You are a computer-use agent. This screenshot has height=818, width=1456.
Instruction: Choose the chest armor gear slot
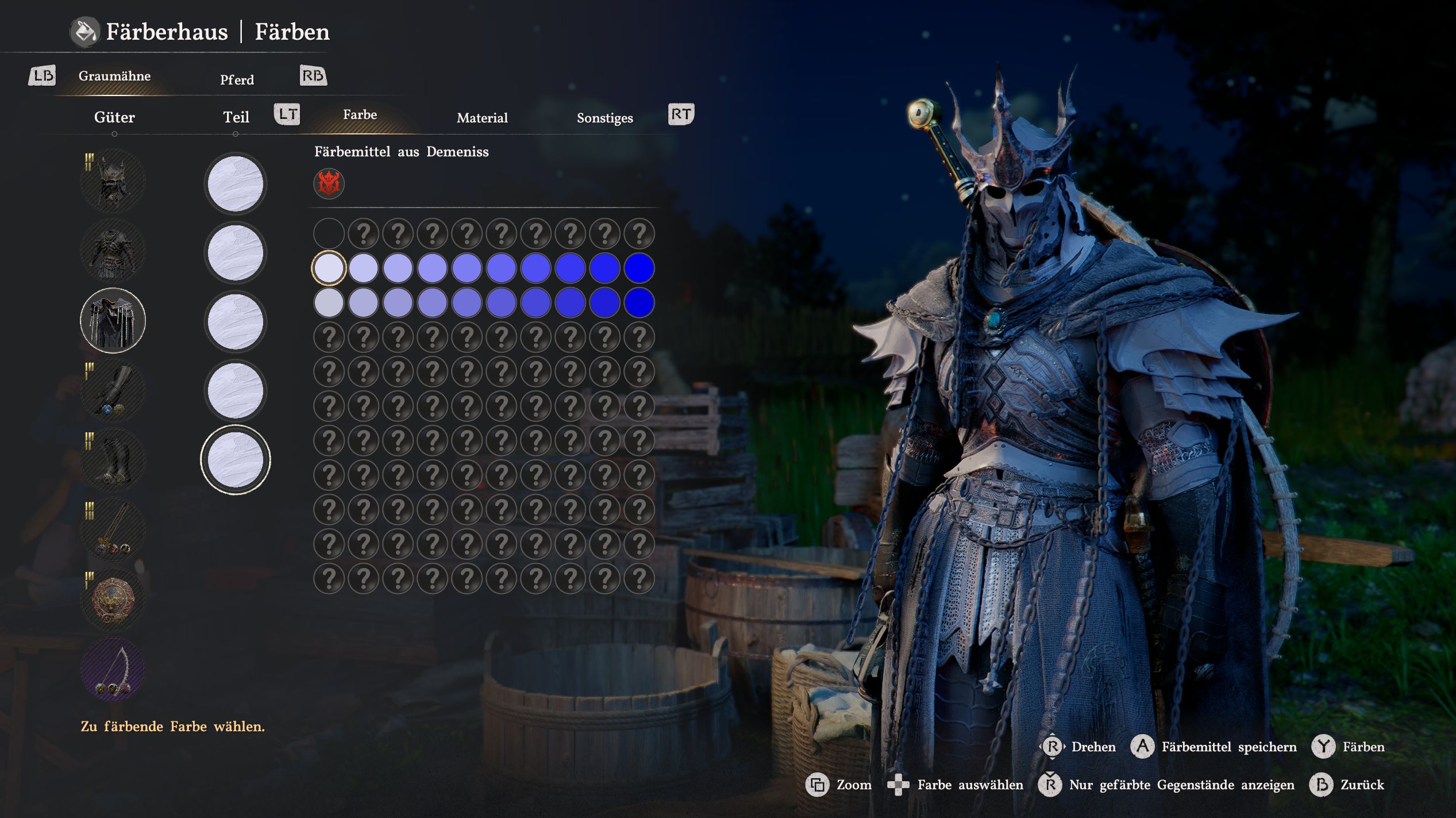pos(113,252)
